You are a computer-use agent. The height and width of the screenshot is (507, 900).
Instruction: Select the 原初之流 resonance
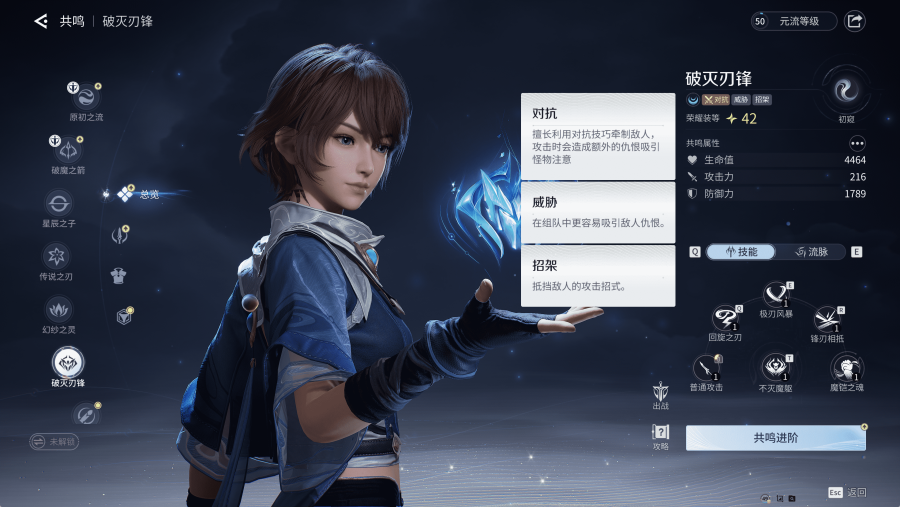(x=84, y=97)
